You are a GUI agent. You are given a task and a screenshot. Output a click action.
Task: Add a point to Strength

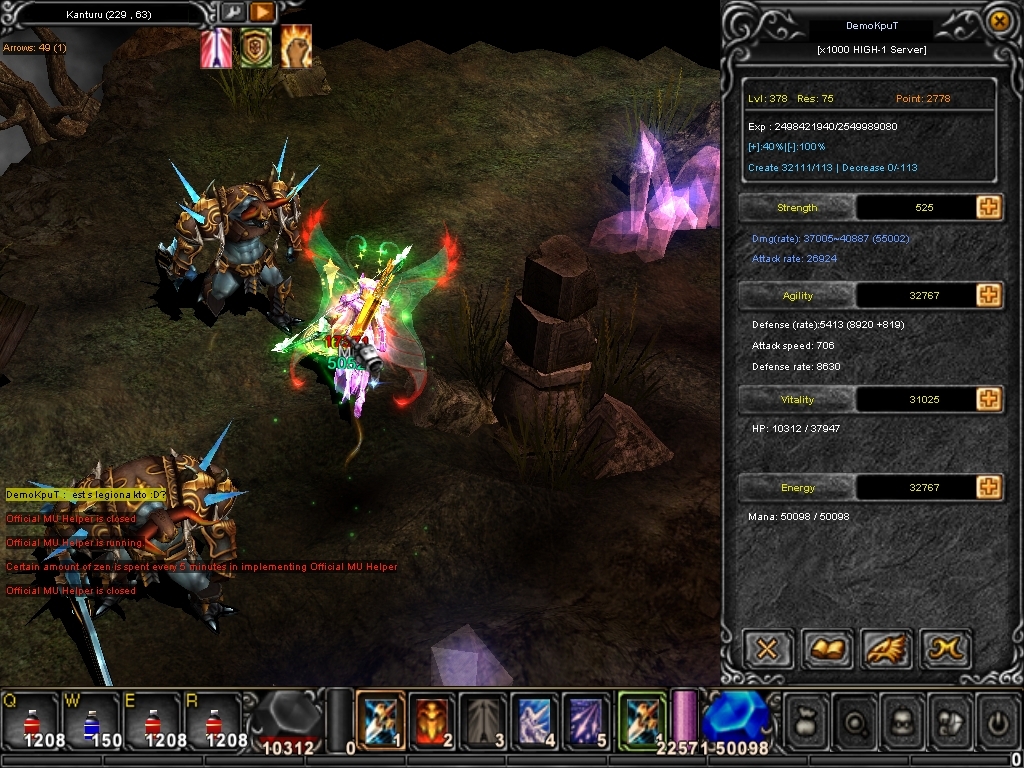pyautogui.click(x=989, y=207)
